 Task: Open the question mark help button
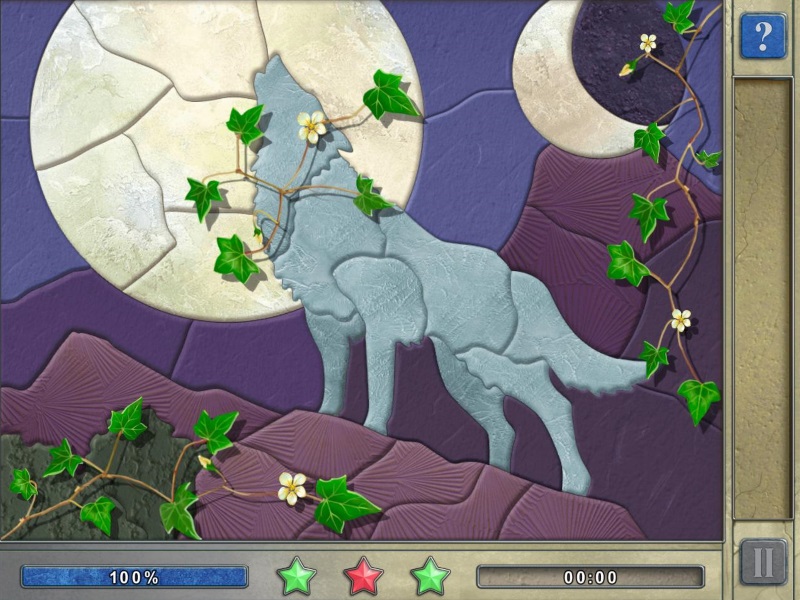pos(763,37)
